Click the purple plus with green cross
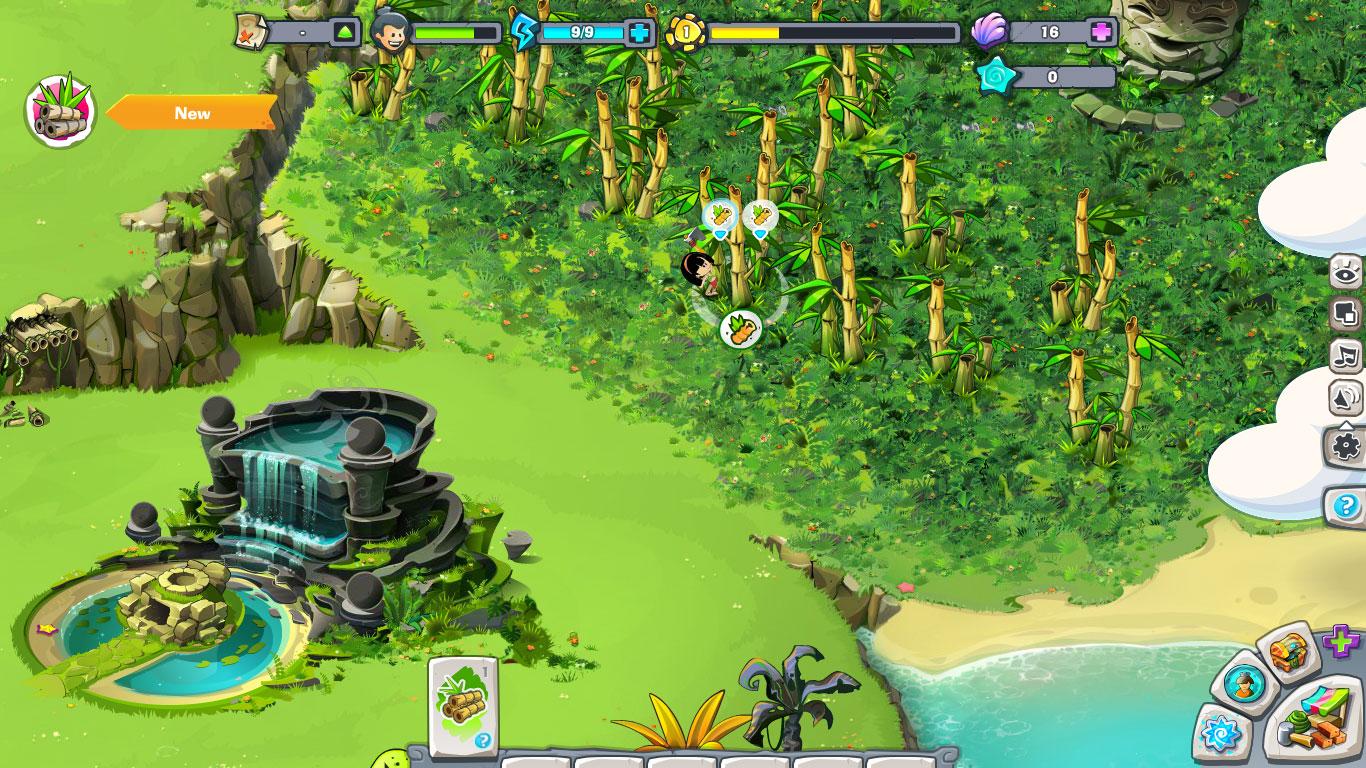The image size is (1366, 768). 1341,641
